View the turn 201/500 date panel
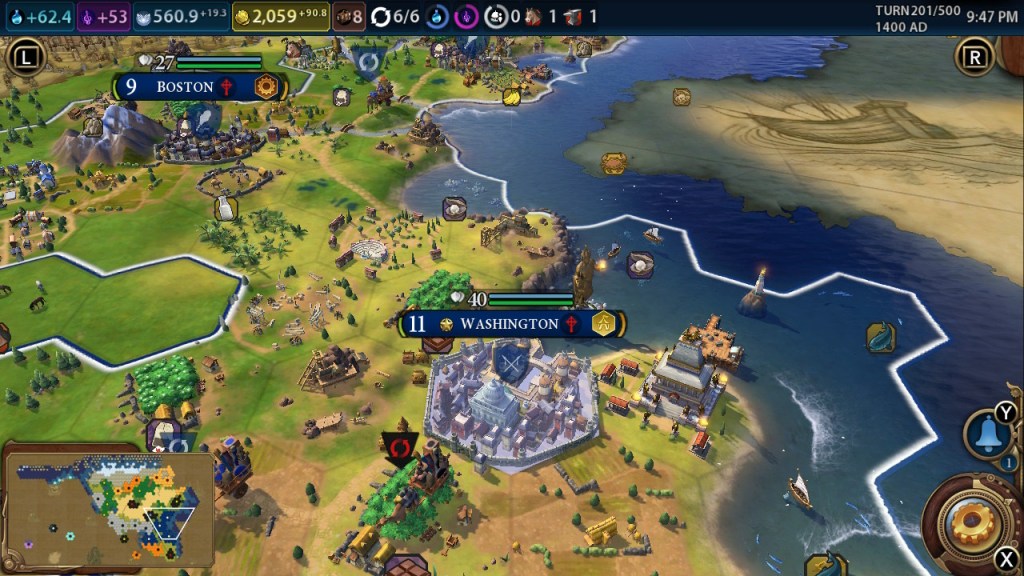The image size is (1024, 576). 916,16
